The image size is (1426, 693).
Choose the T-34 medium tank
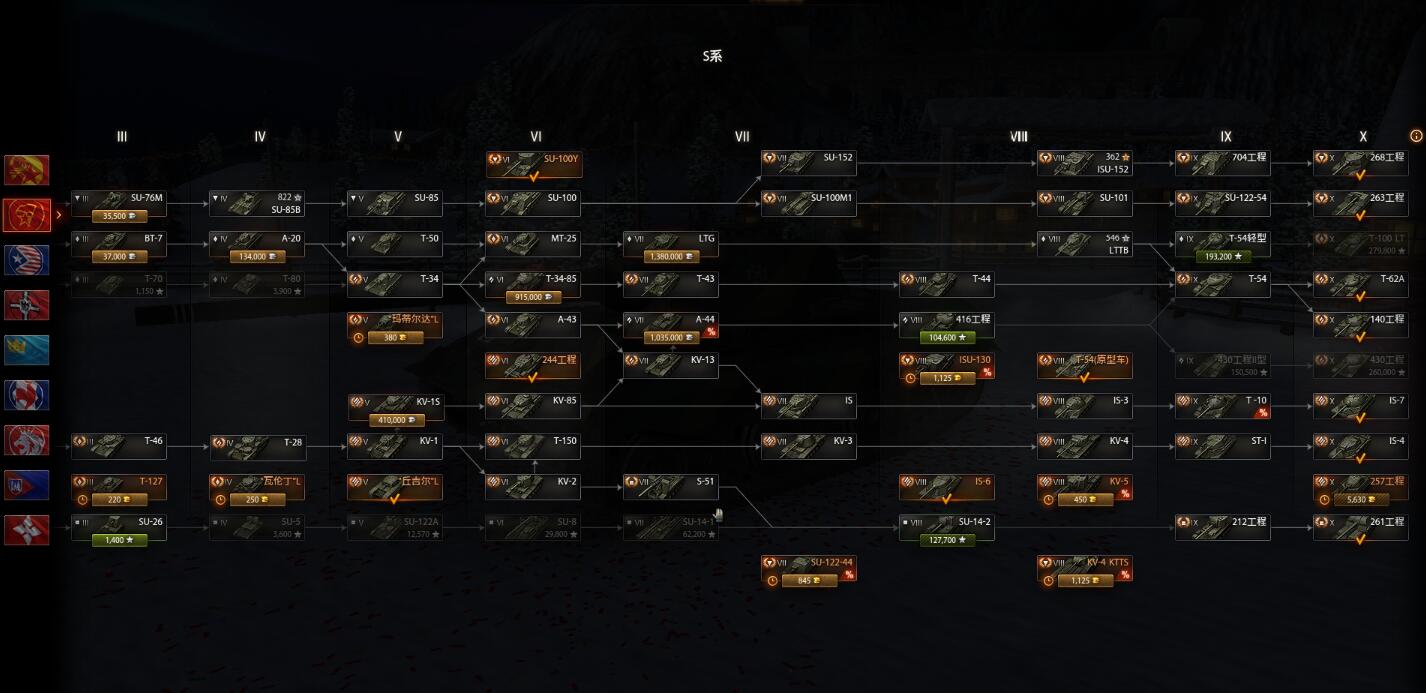click(x=394, y=280)
